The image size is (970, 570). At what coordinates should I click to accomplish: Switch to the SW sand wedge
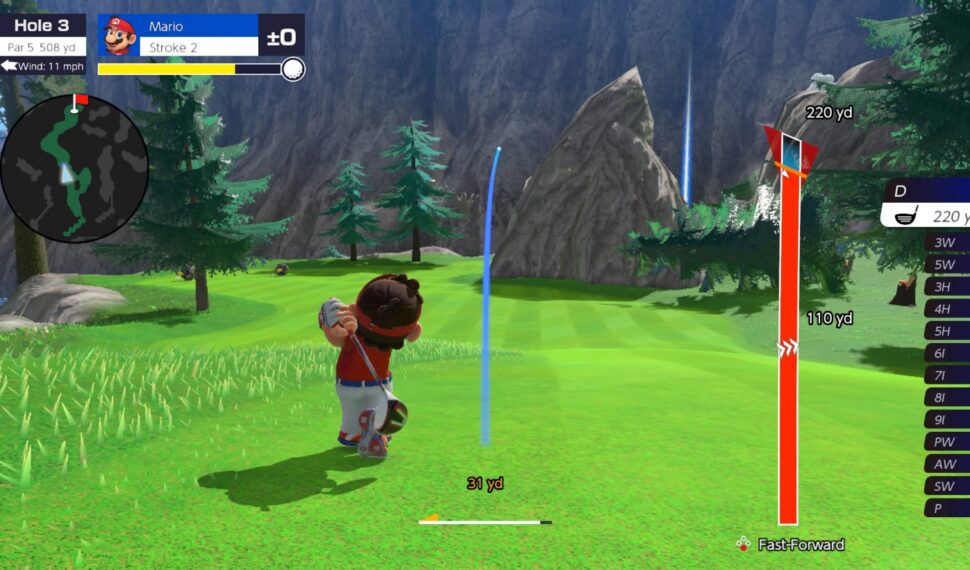(946, 486)
